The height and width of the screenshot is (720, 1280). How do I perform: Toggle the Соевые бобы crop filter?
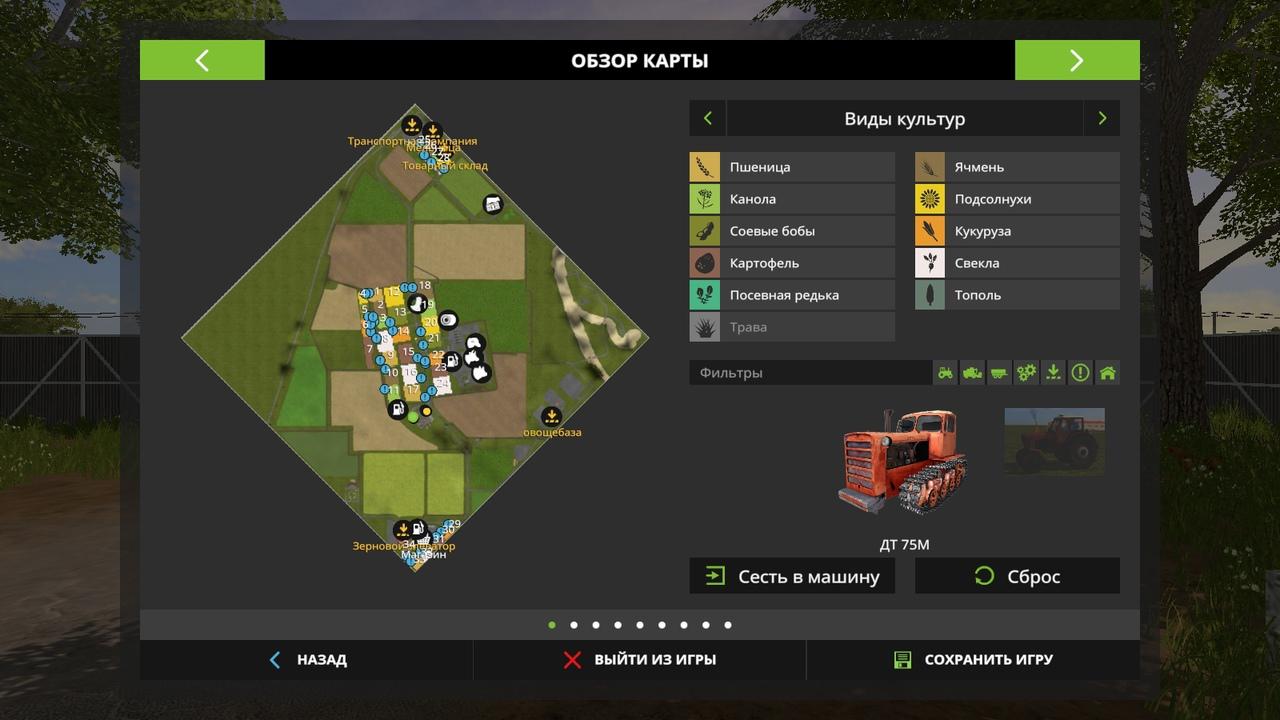[792, 231]
